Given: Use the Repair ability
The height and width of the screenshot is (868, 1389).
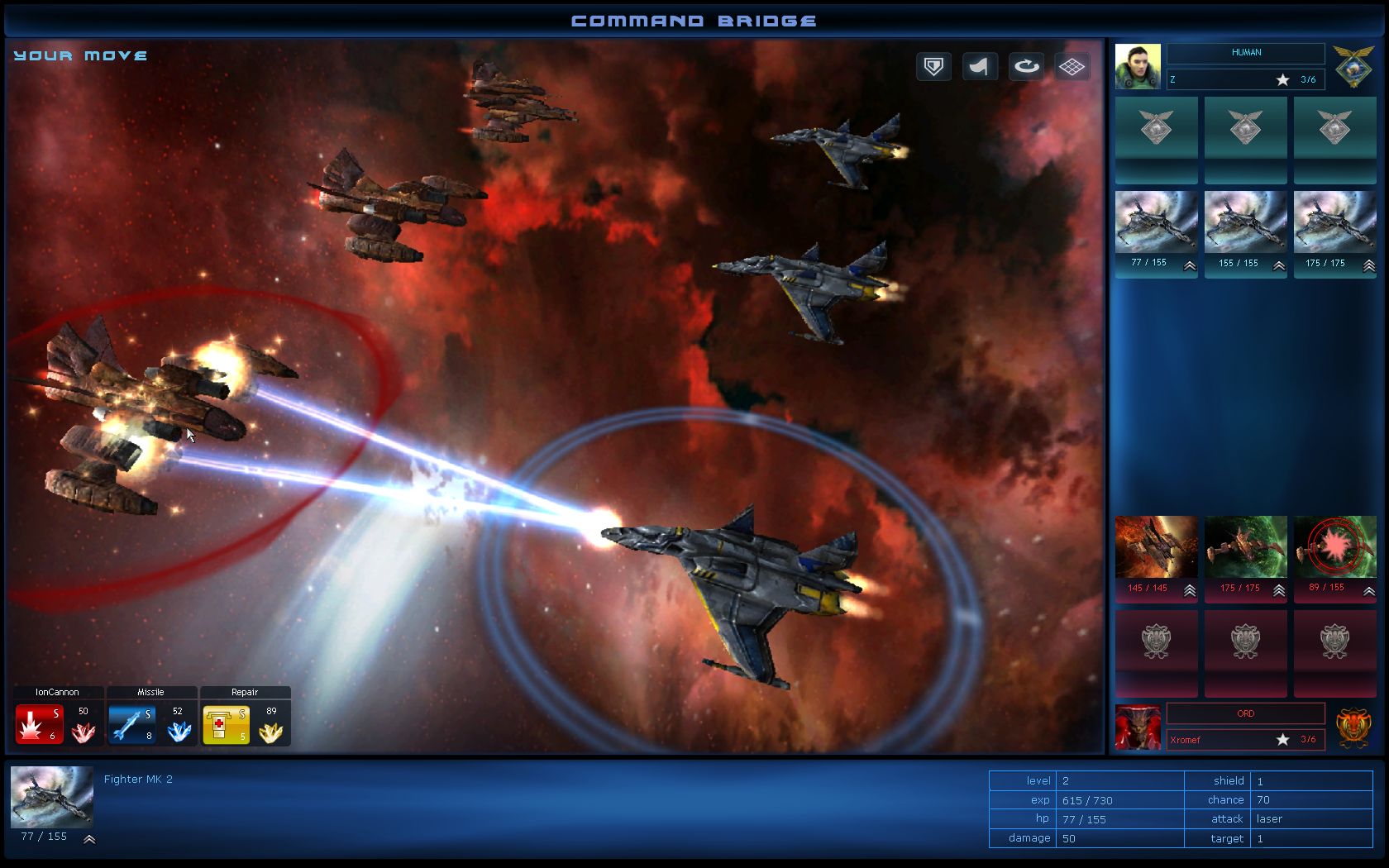Looking at the screenshot, I should pos(225,723).
